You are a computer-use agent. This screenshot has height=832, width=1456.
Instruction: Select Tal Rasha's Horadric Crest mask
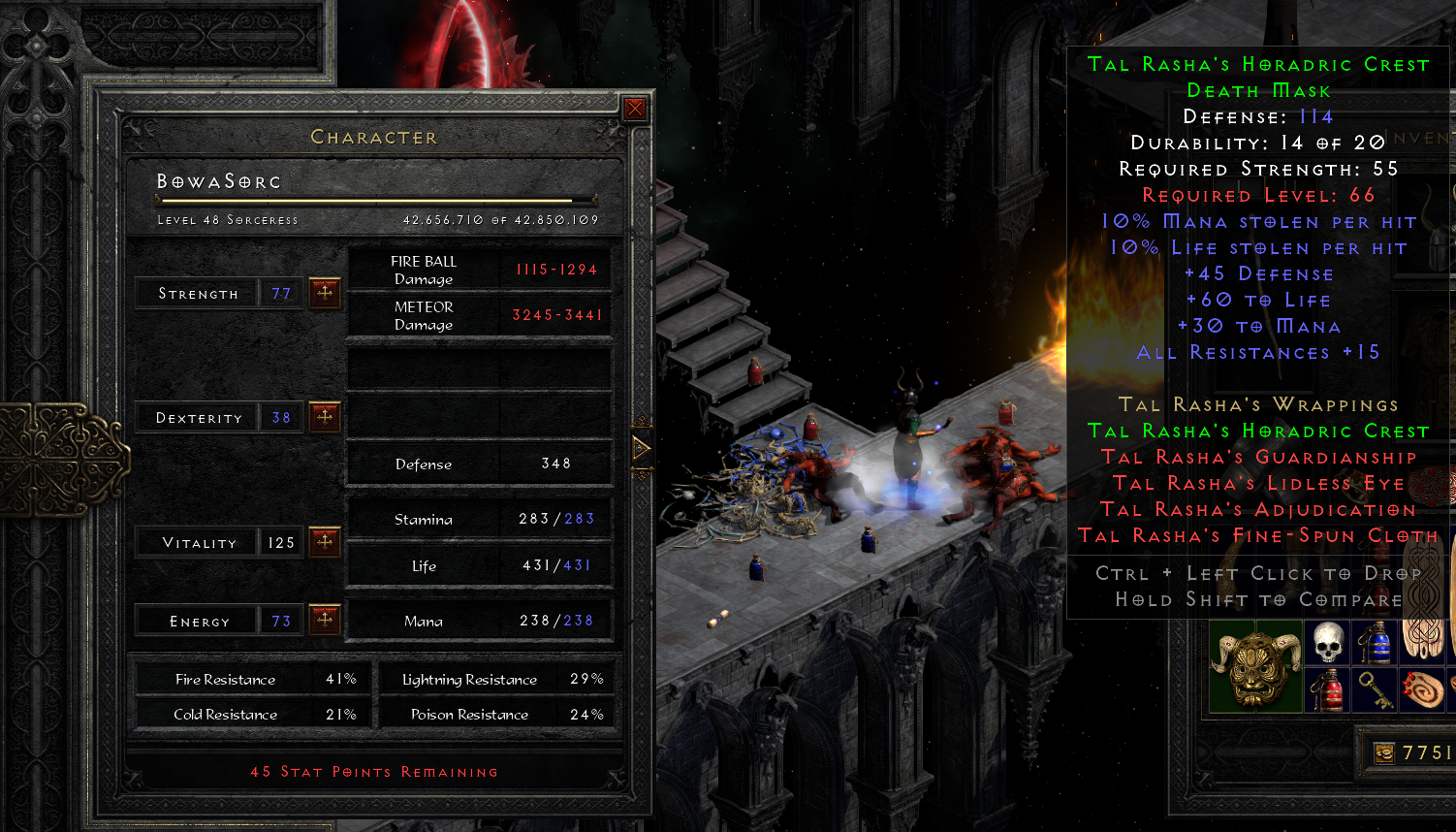pyautogui.click(x=1254, y=668)
